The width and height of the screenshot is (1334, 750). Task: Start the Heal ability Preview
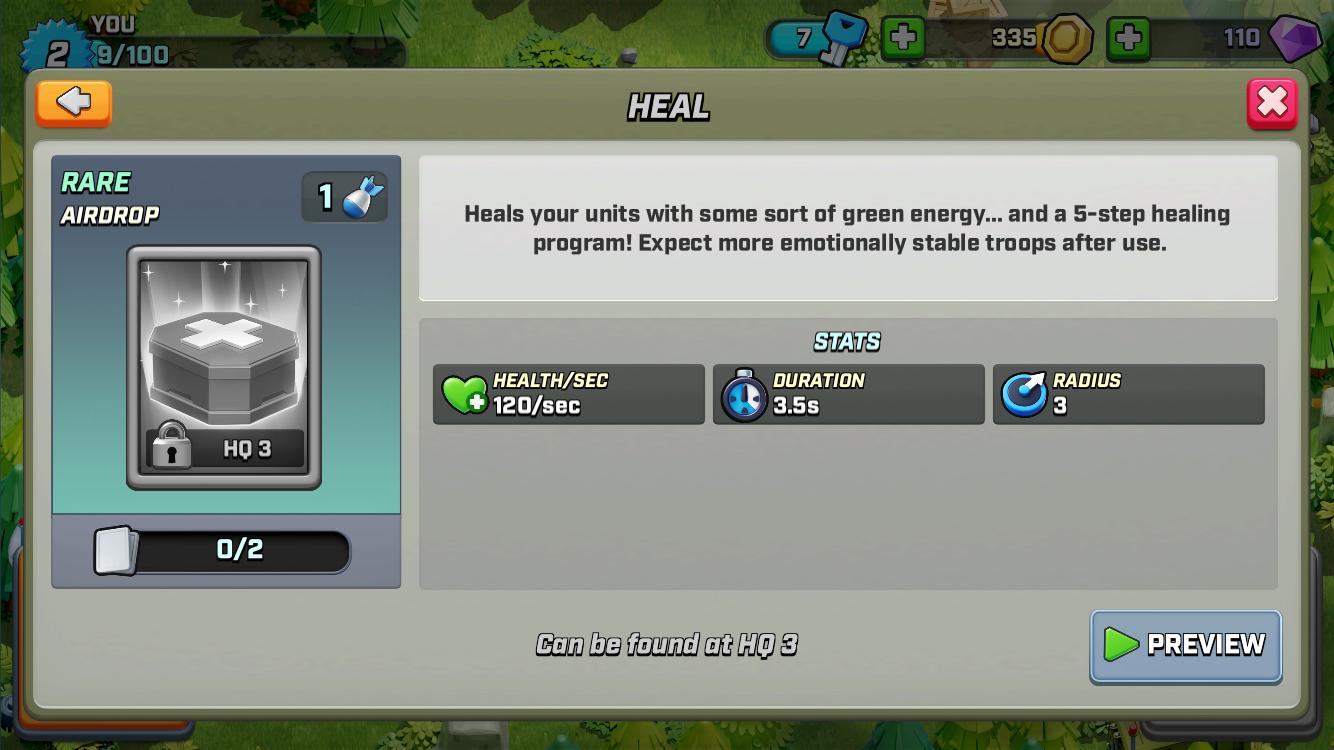pos(1185,646)
